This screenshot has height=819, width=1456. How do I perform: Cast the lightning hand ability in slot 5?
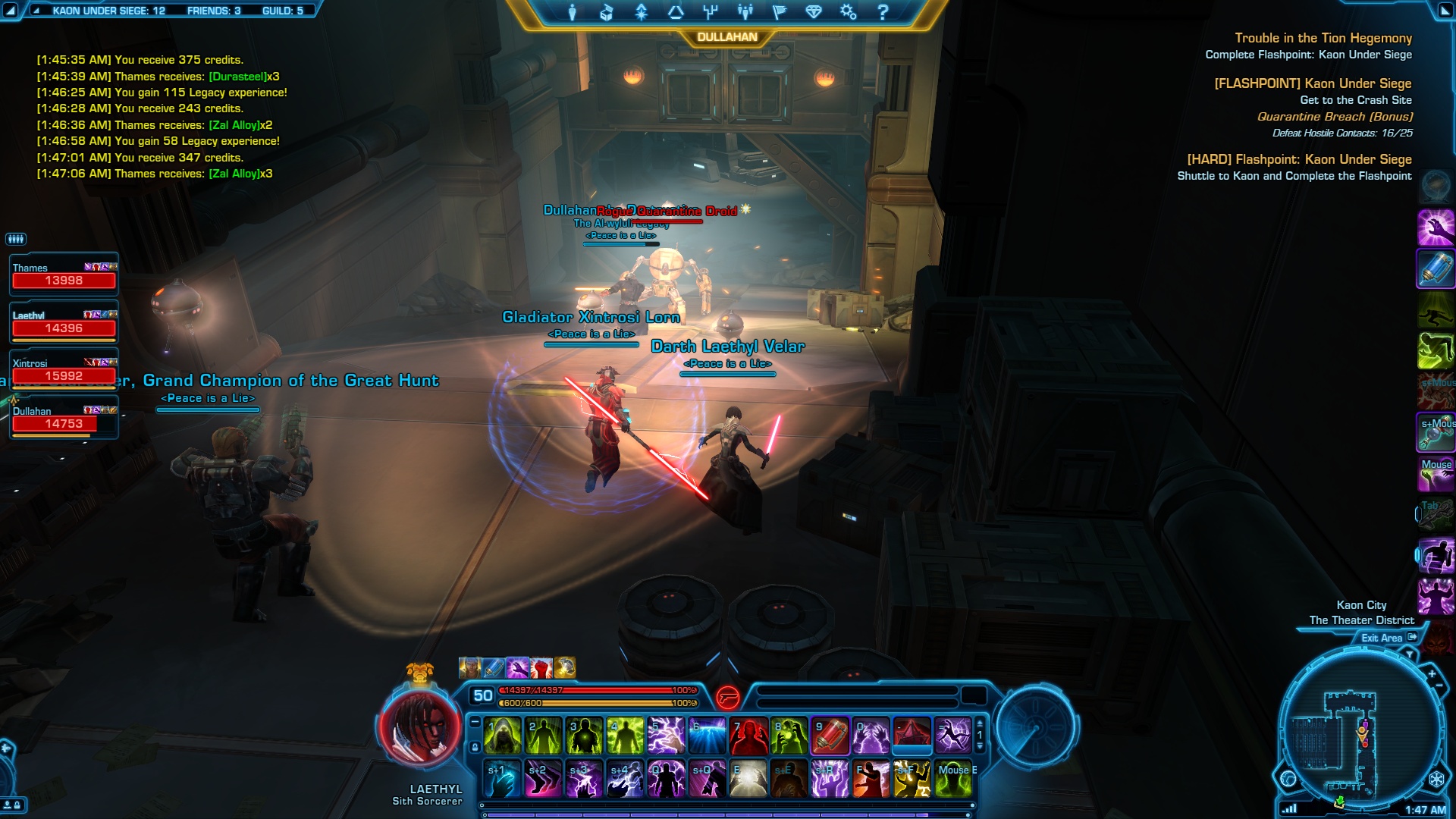[666, 736]
